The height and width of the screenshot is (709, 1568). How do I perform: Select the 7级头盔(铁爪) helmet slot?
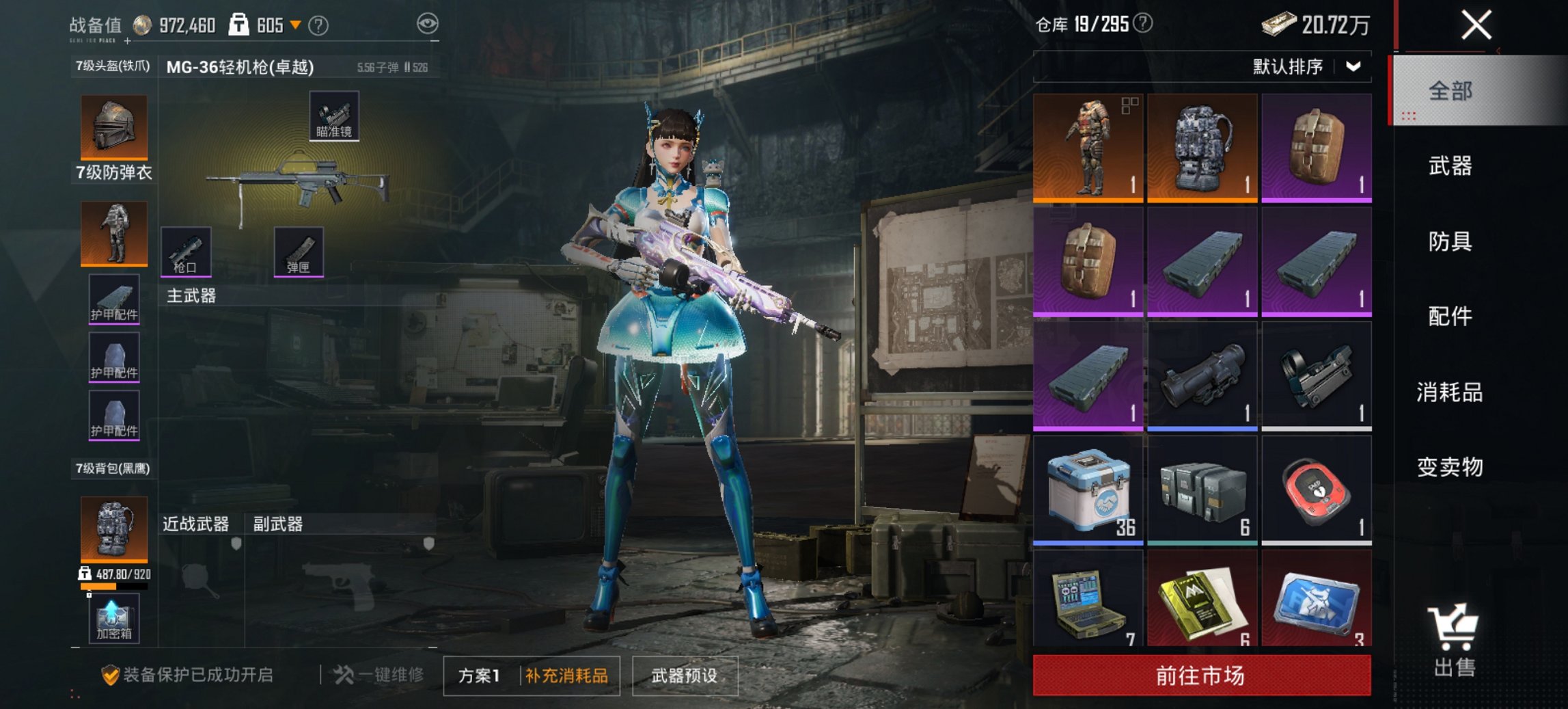(113, 128)
